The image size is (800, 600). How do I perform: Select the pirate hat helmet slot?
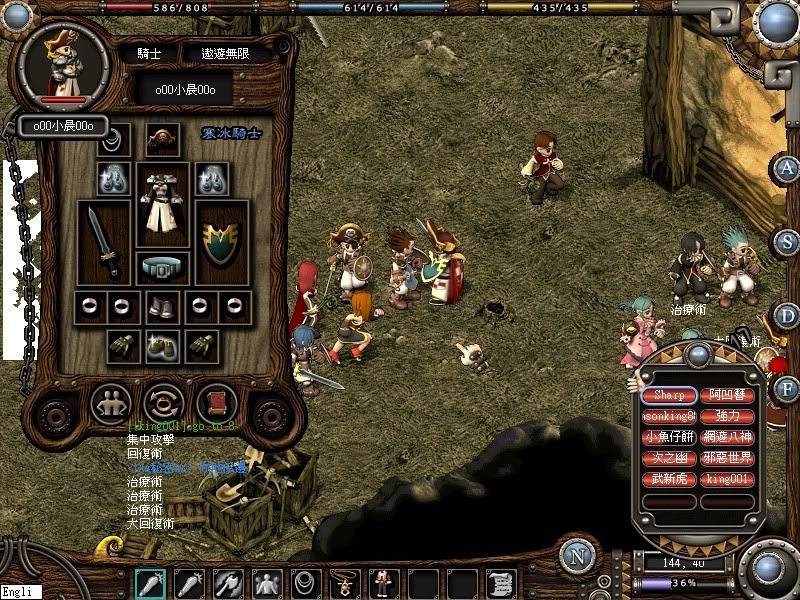161,140
